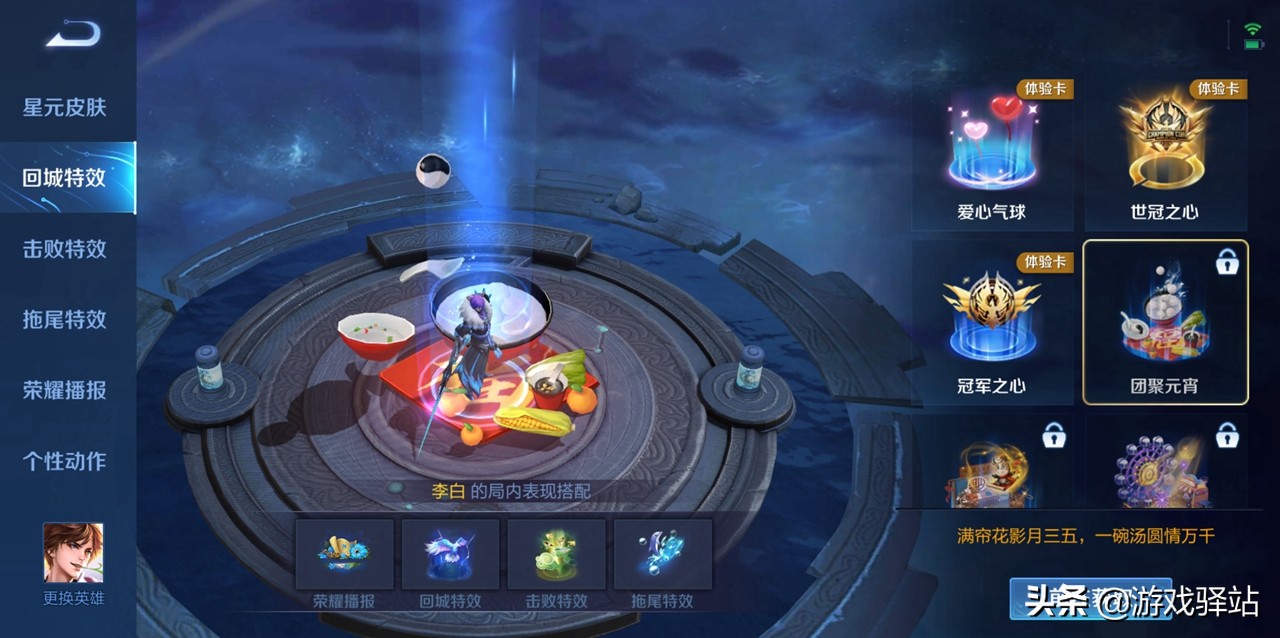Open the 个性动作 tab
Viewport: 1280px width, 638px height.
pos(65,461)
